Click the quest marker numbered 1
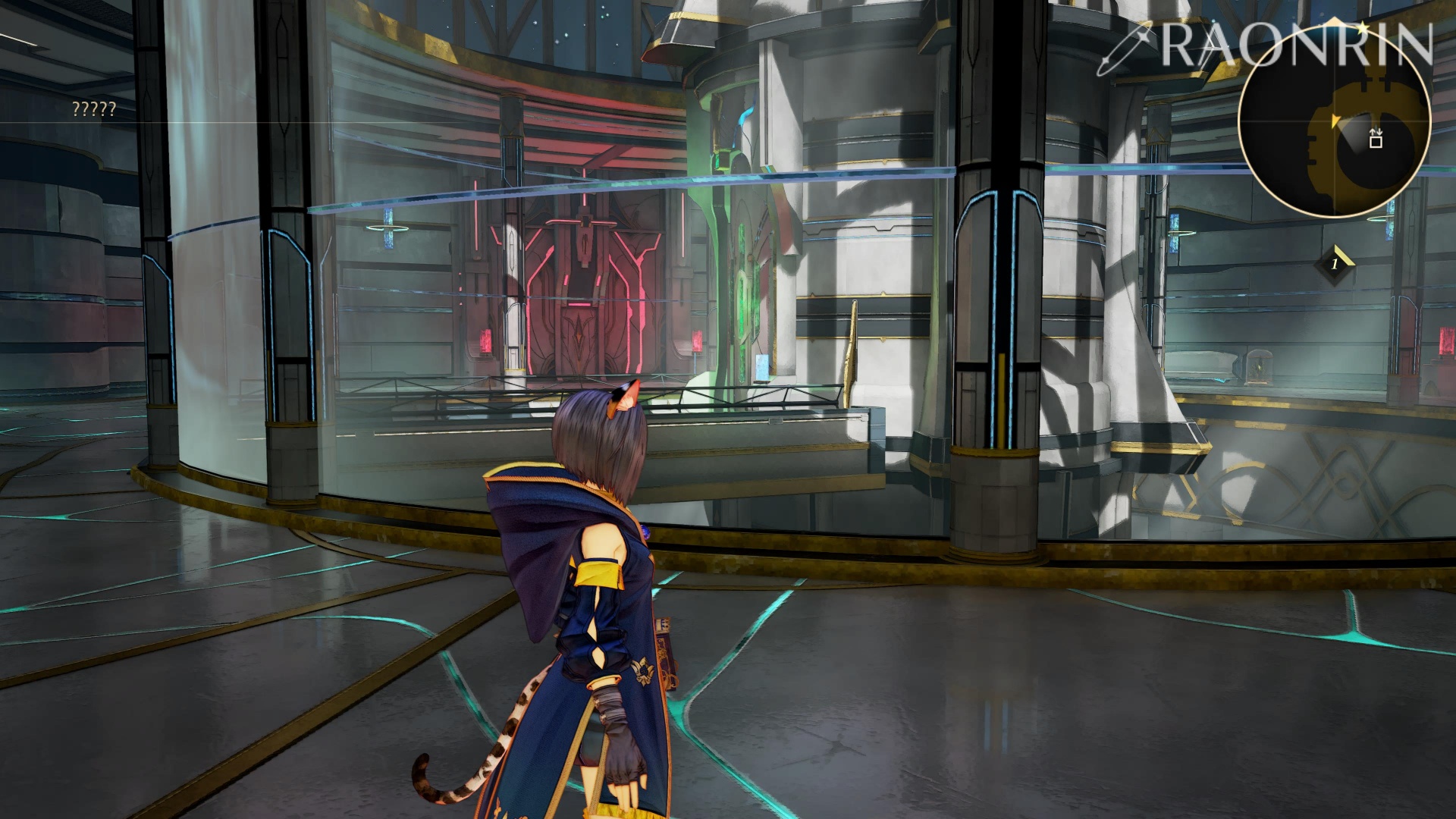This screenshot has height=819, width=1456. coord(1335,264)
